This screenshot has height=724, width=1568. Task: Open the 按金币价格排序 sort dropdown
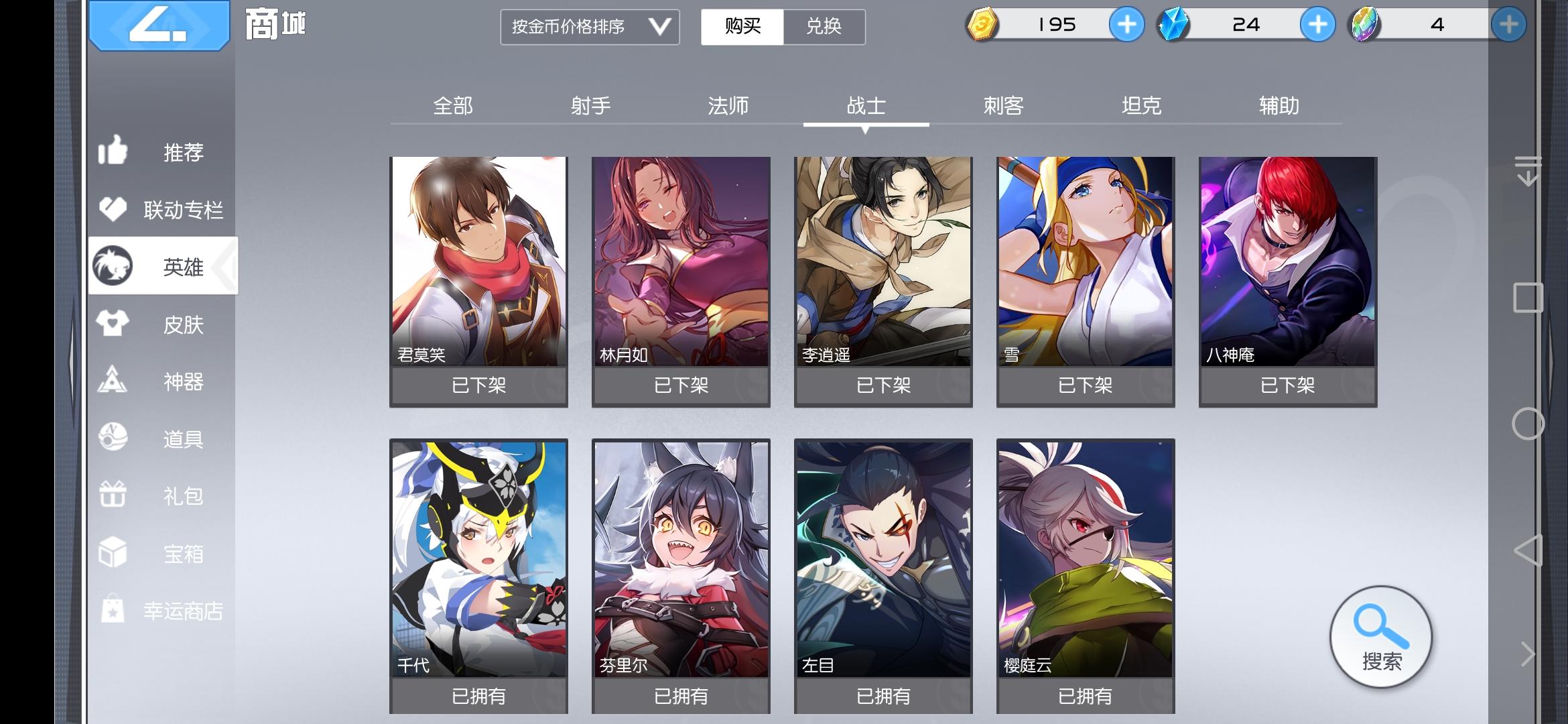click(x=590, y=27)
